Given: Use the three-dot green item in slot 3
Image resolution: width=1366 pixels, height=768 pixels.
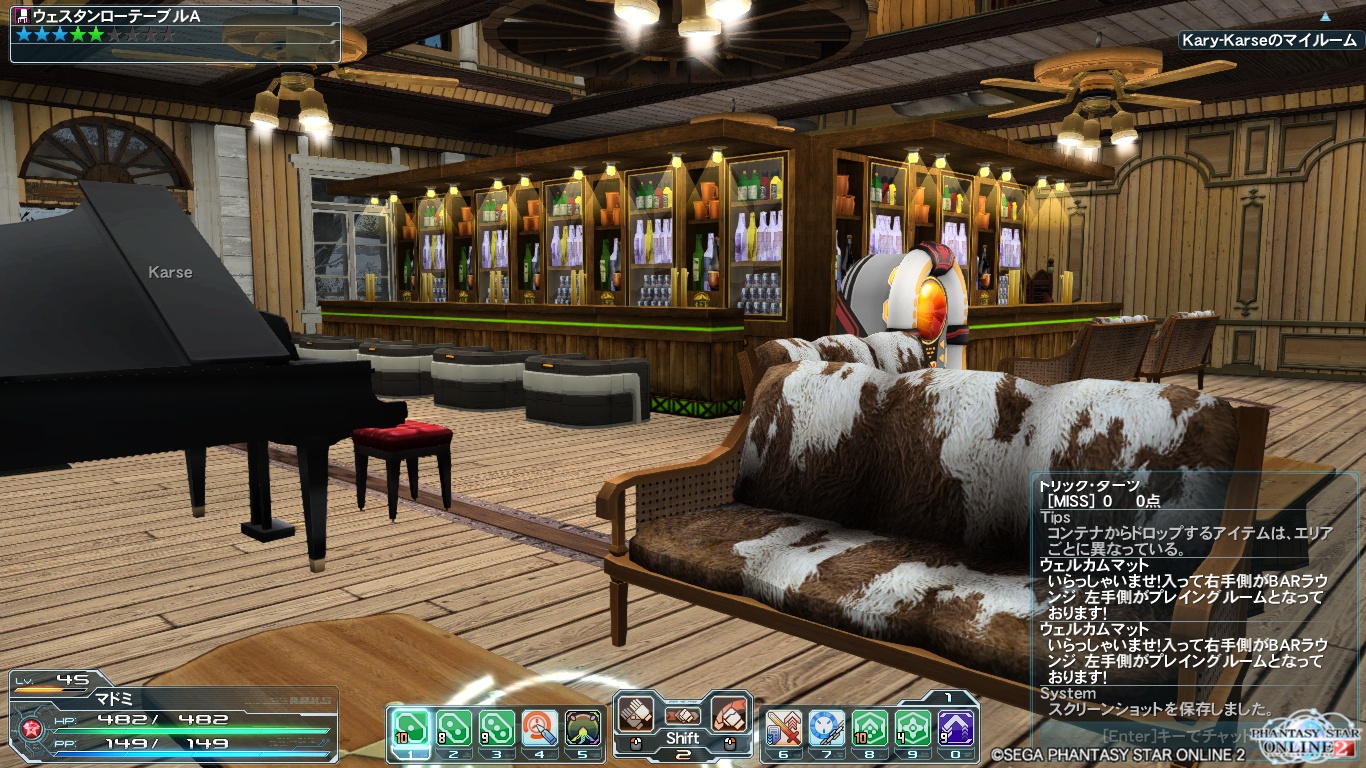Looking at the screenshot, I should [x=497, y=728].
